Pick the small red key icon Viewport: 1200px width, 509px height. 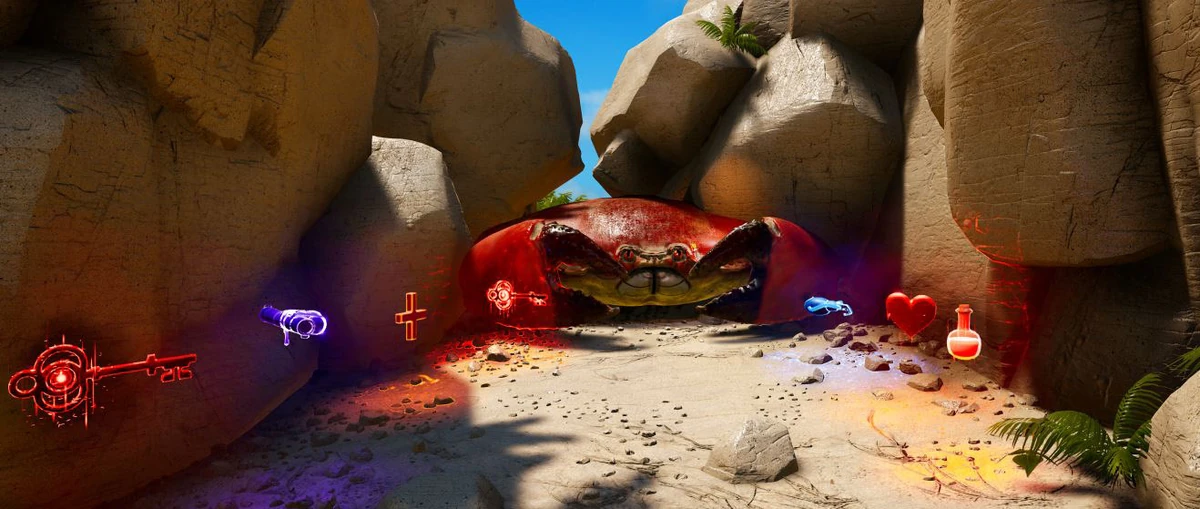pyautogui.click(x=513, y=296)
